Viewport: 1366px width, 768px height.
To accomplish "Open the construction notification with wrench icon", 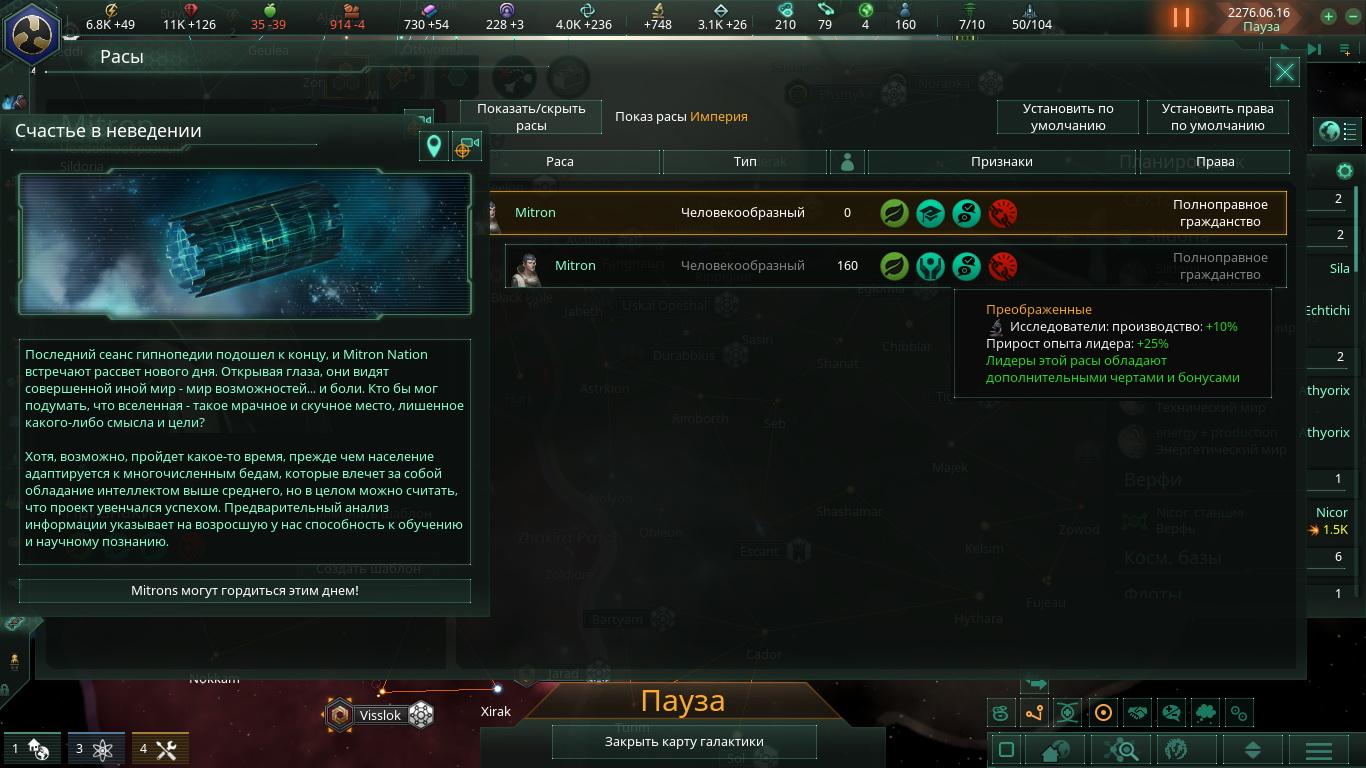I will (x=158, y=748).
